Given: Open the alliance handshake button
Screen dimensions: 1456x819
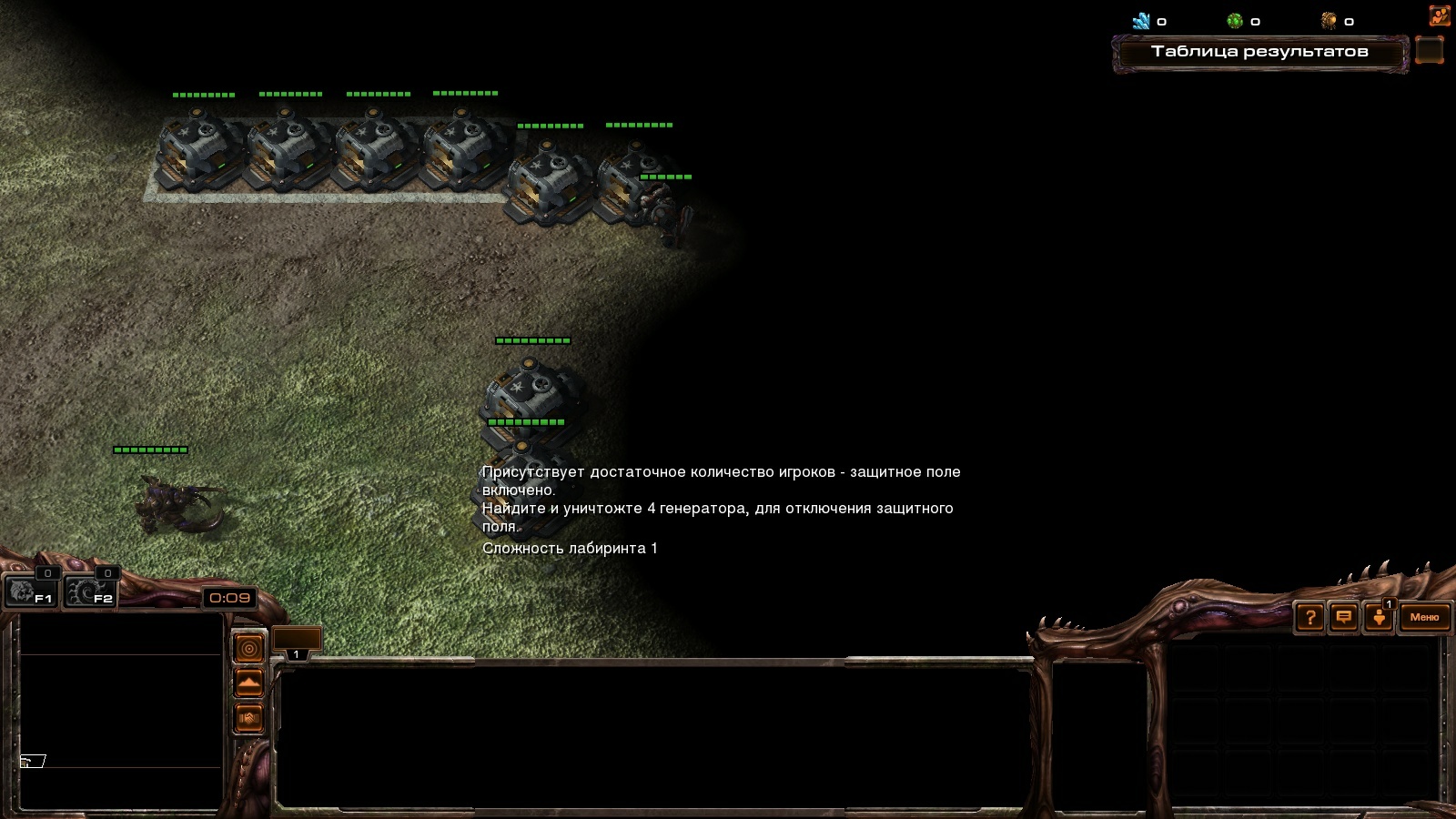Looking at the screenshot, I should pos(248,718).
